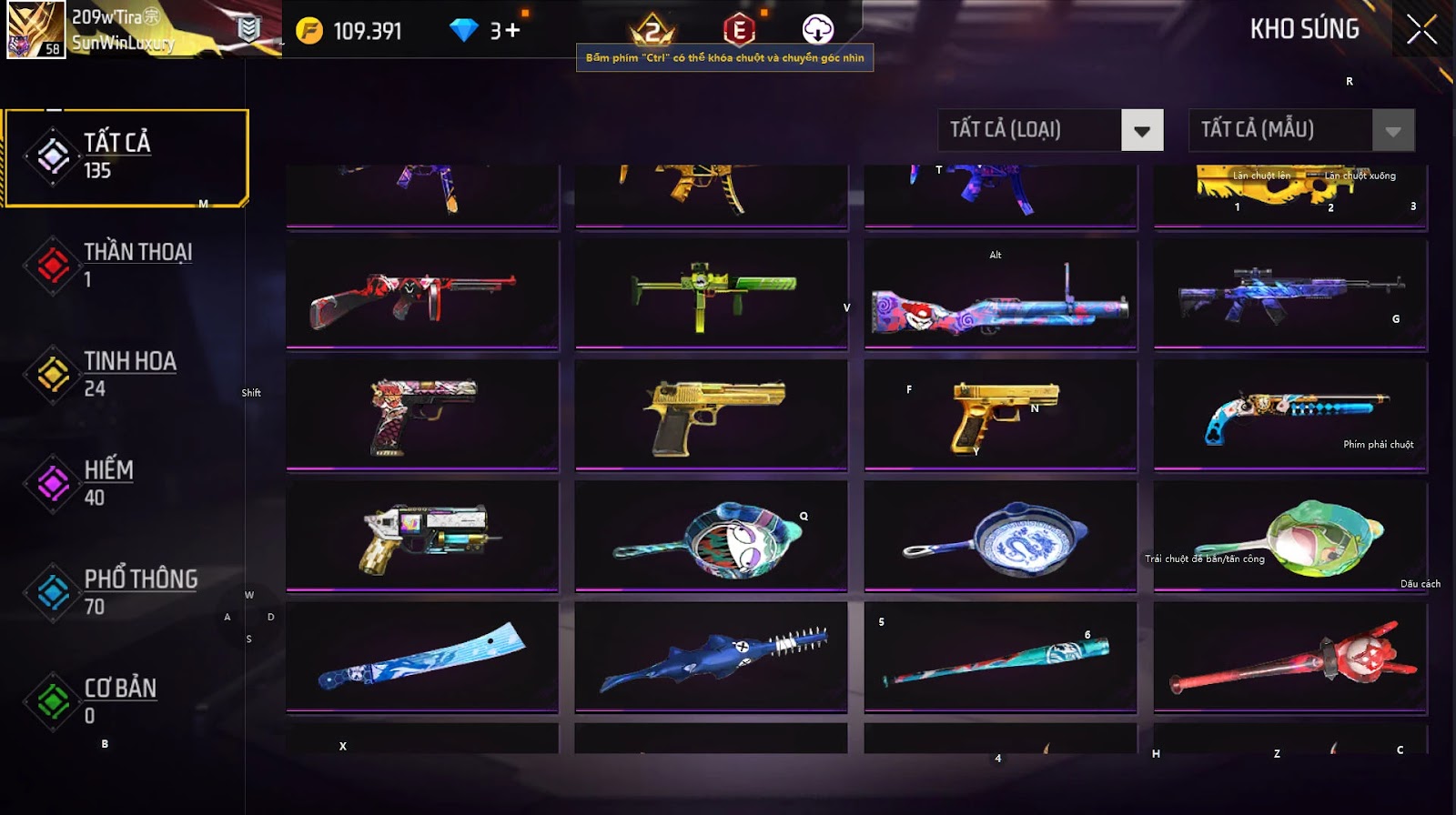The height and width of the screenshot is (815, 1456).
Task: Select the Tất Cả category tab
Action: (126, 157)
